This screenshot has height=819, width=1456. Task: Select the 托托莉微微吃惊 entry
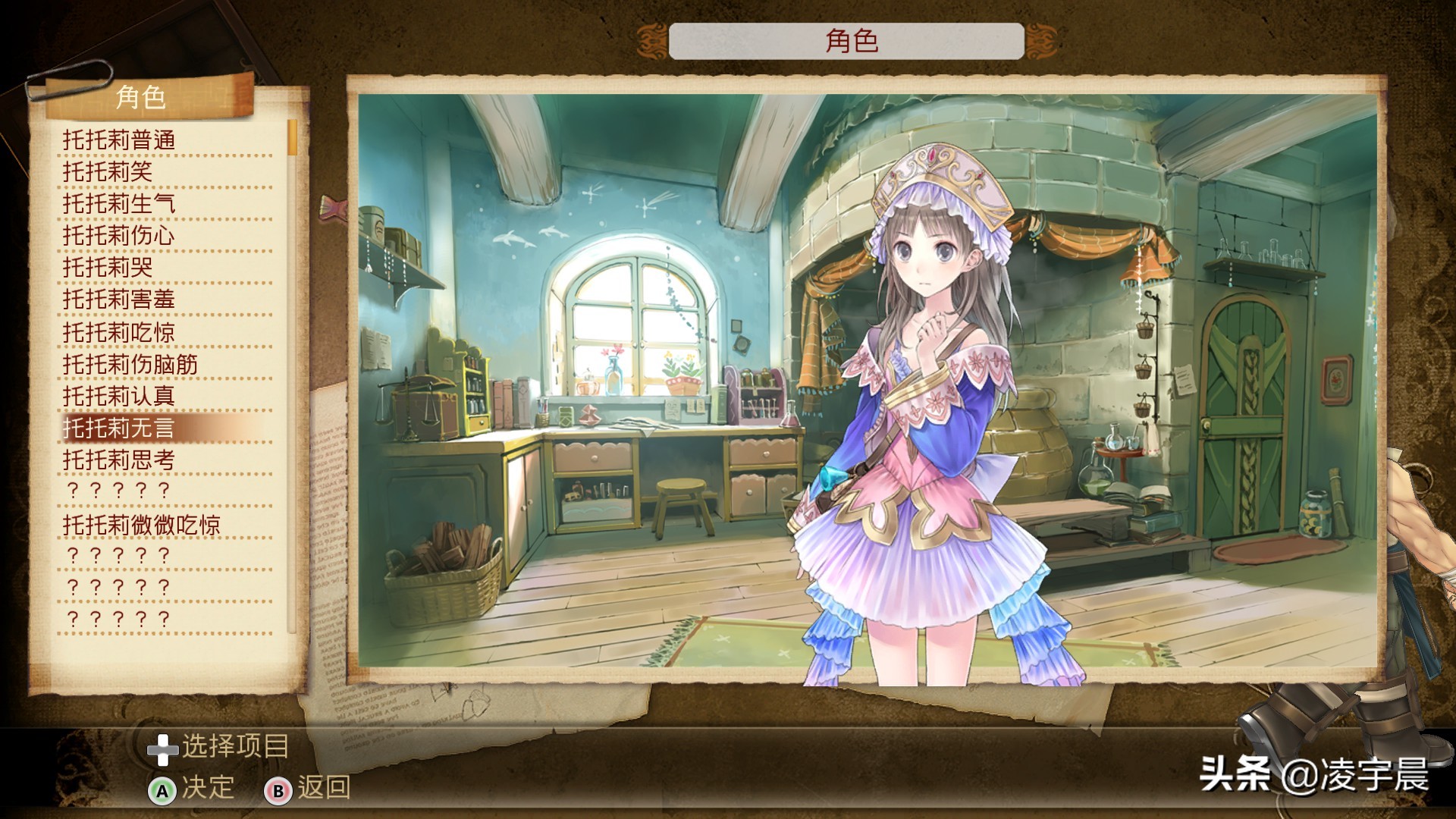point(142,525)
